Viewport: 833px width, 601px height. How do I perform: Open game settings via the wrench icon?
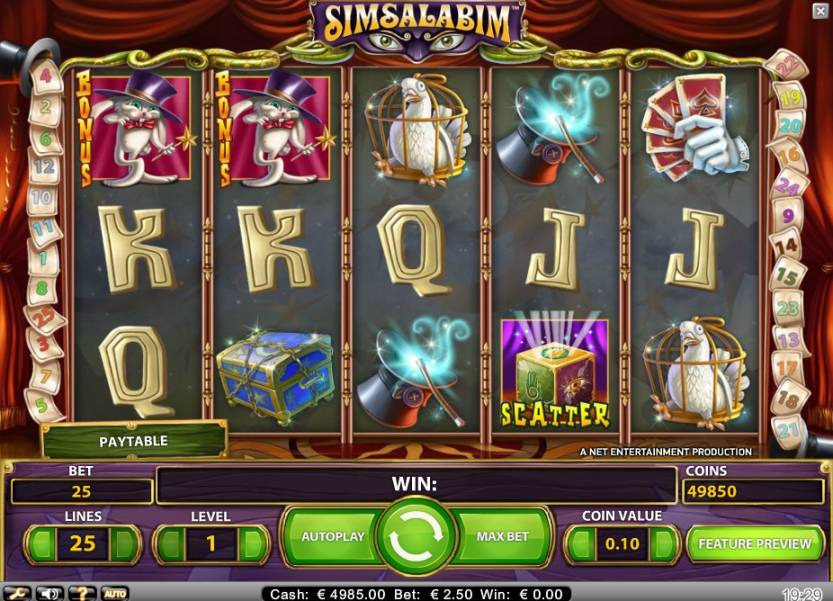pyautogui.click(x=17, y=593)
